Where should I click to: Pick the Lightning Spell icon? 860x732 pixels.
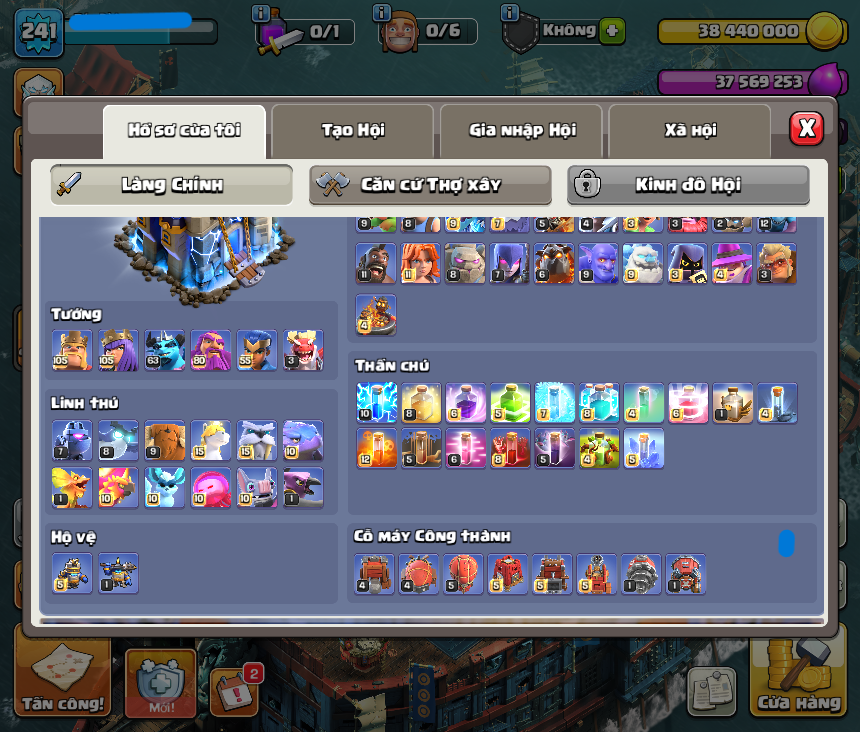tap(376, 403)
